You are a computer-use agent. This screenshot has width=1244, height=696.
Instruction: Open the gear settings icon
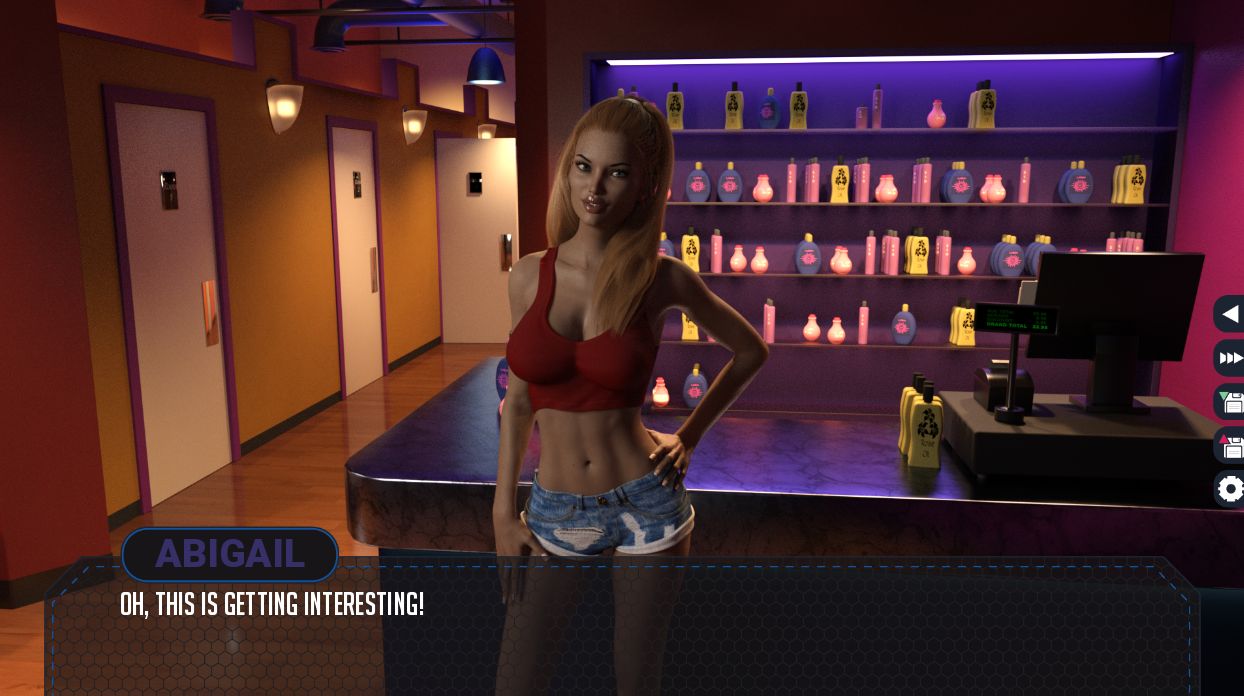(1230, 489)
